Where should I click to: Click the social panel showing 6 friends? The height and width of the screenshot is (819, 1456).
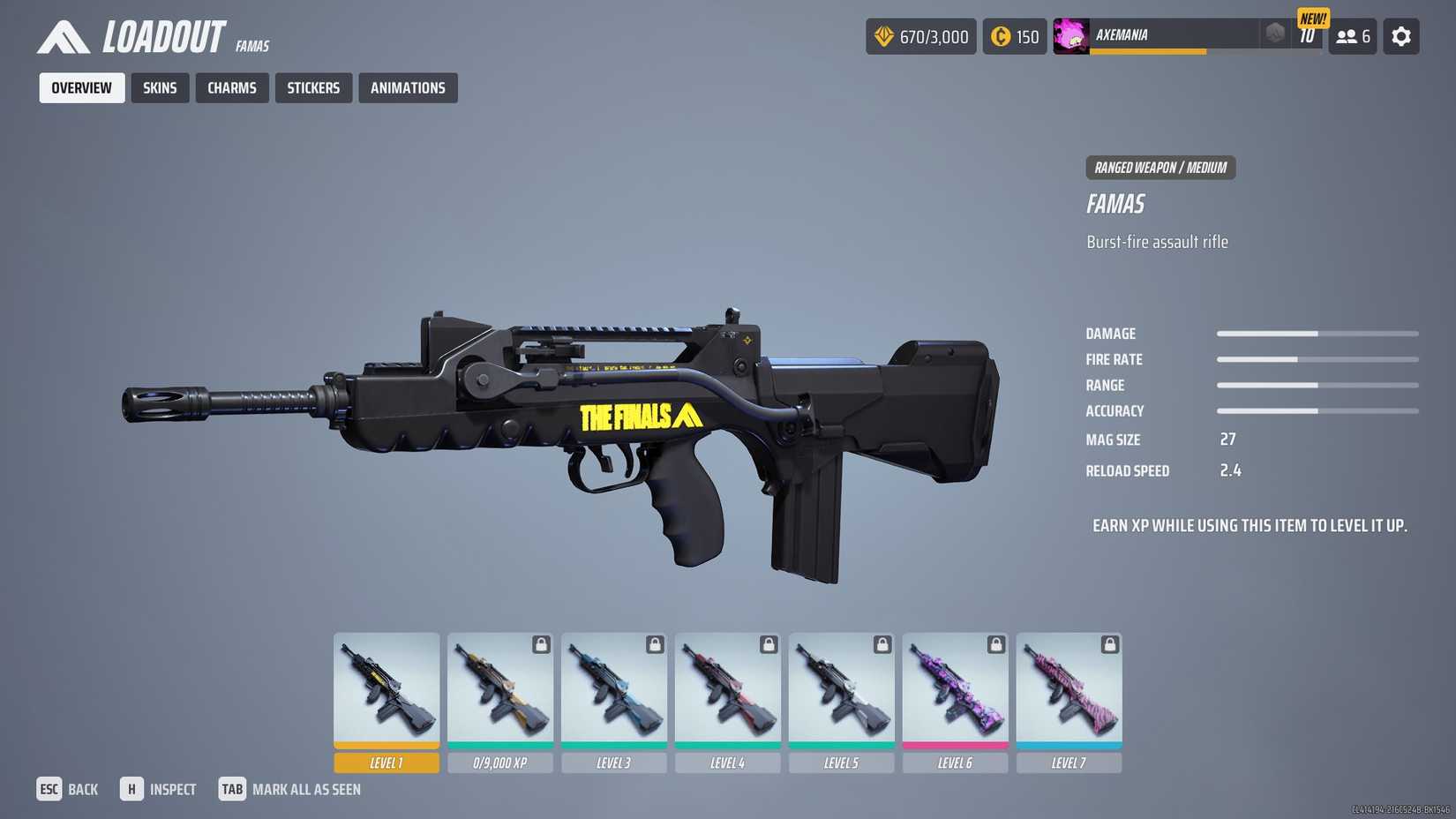1352,36
